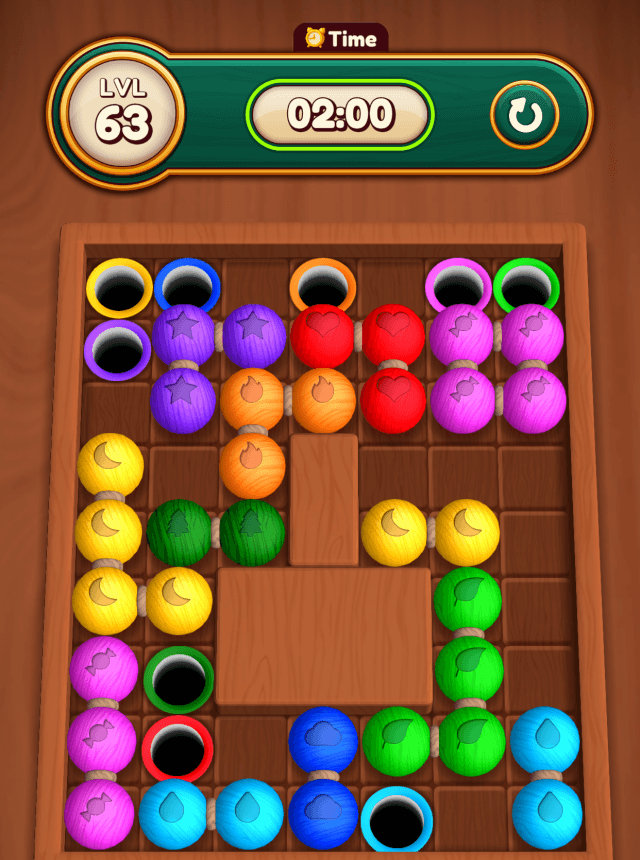The height and width of the screenshot is (860, 640).
Task: Select the yellow-rimmed hole
Action: [x=119, y=287]
